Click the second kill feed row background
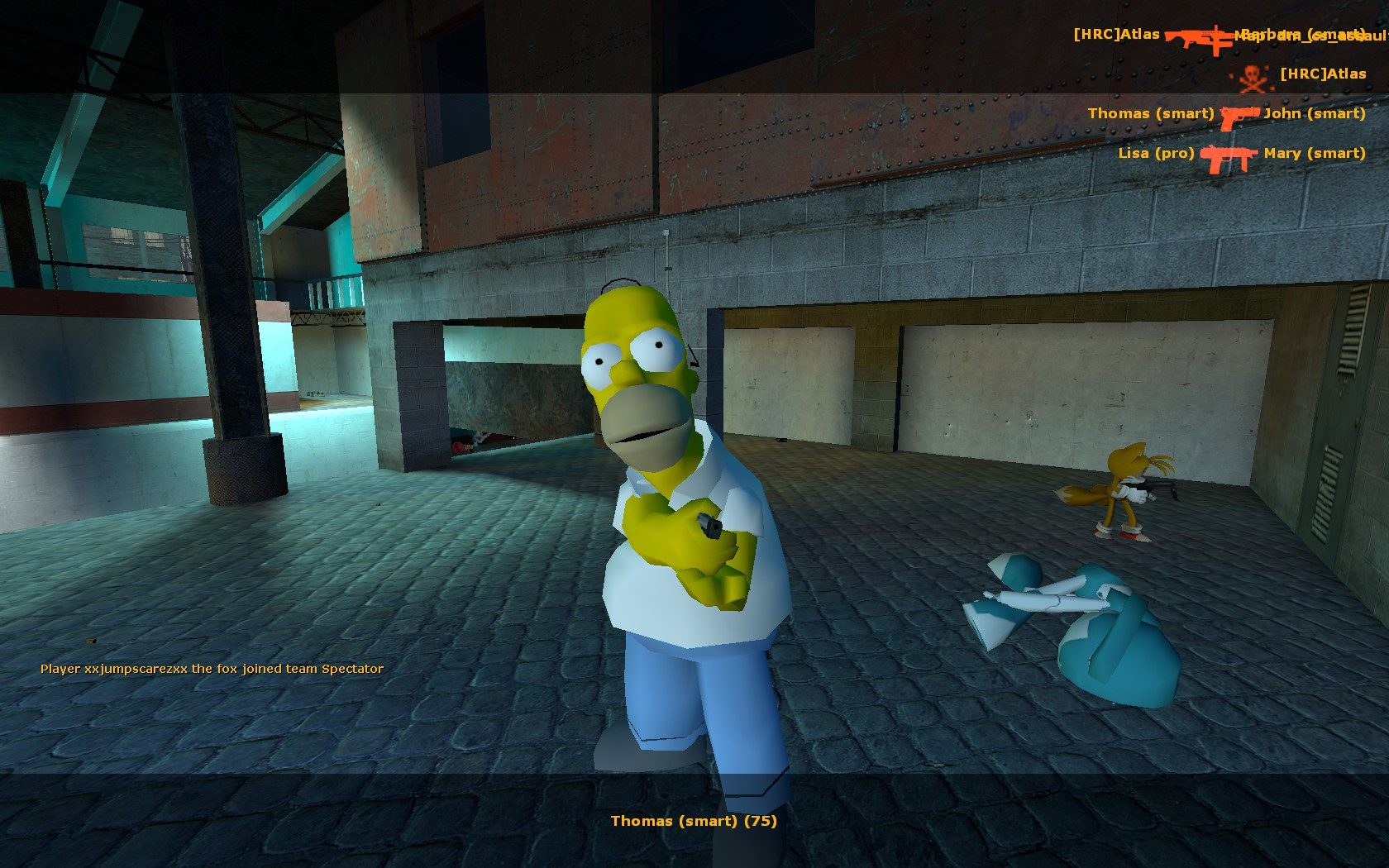The height and width of the screenshot is (868, 1389). click(x=1290, y=77)
